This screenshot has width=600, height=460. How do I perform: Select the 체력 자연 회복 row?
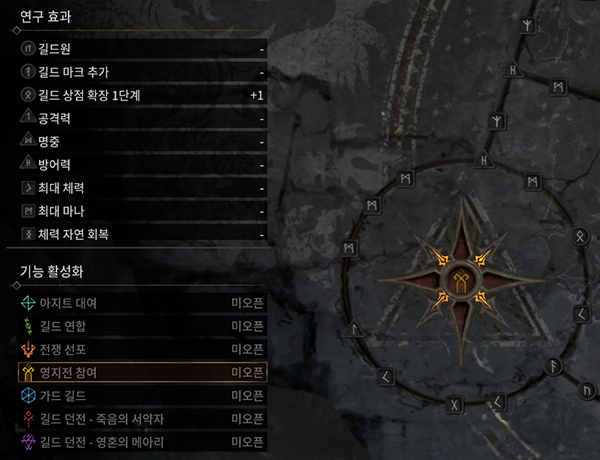click(x=142, y=234)
